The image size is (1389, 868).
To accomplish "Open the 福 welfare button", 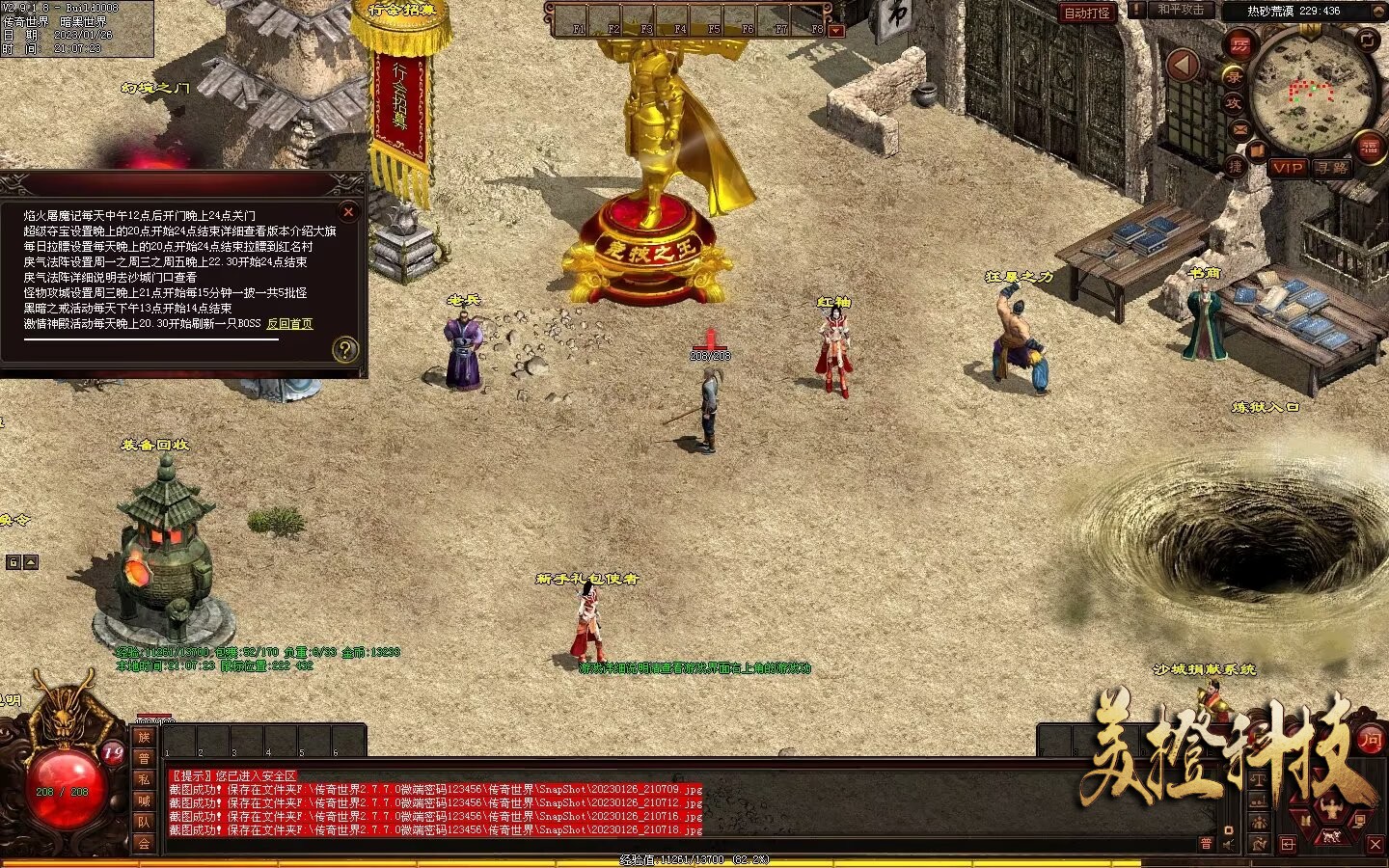I will tap(1369, 147).
